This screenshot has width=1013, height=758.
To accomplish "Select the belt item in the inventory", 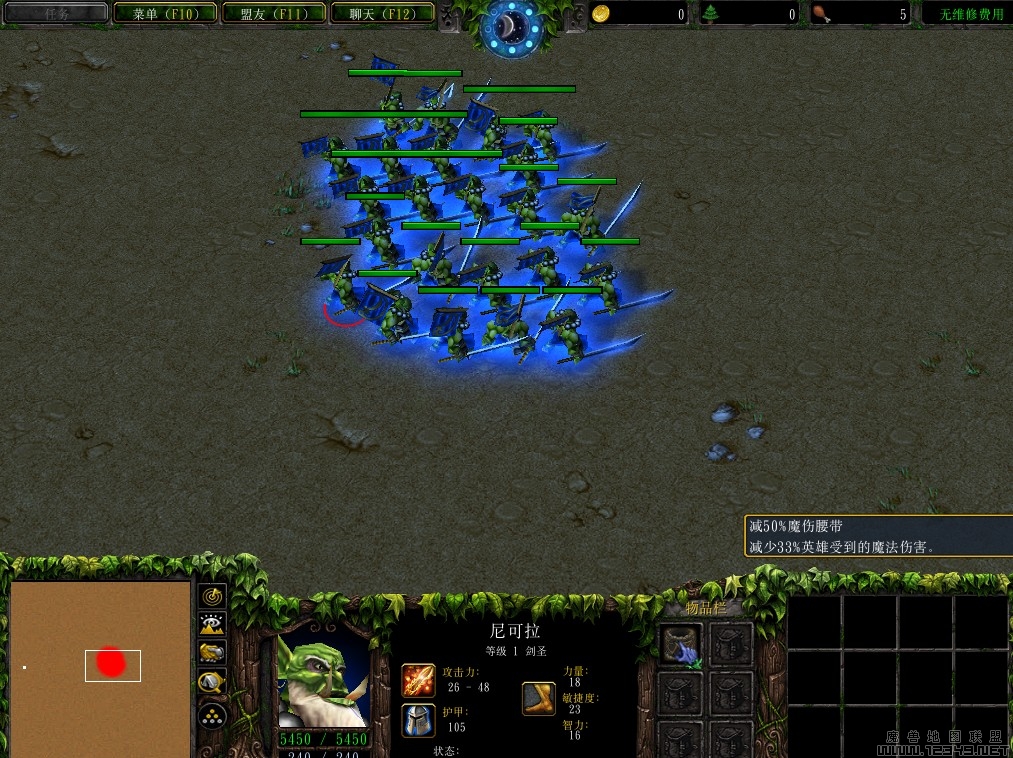I will coord(681,644).
